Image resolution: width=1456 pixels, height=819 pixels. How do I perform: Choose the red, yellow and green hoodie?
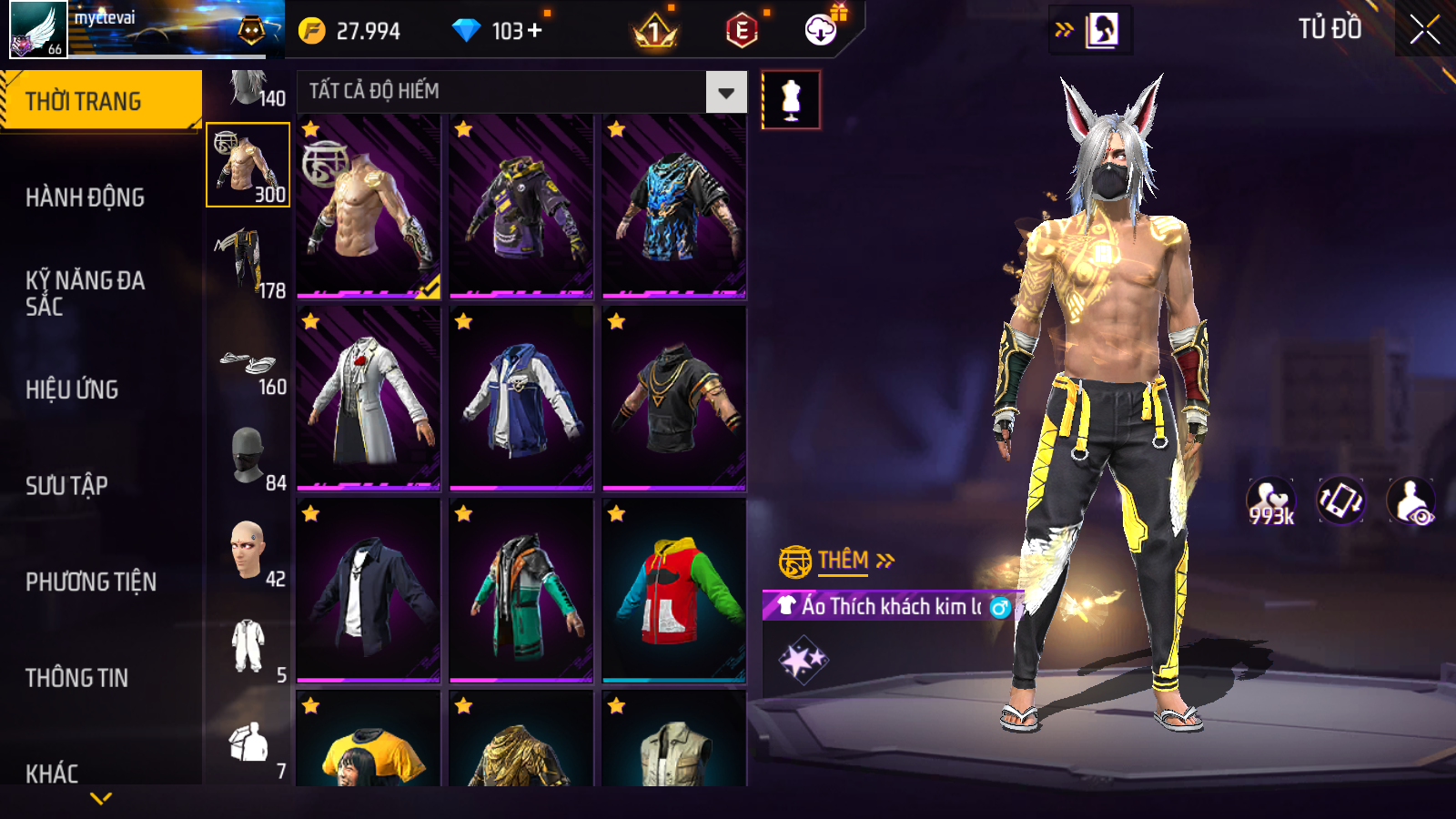pos(674,591)
